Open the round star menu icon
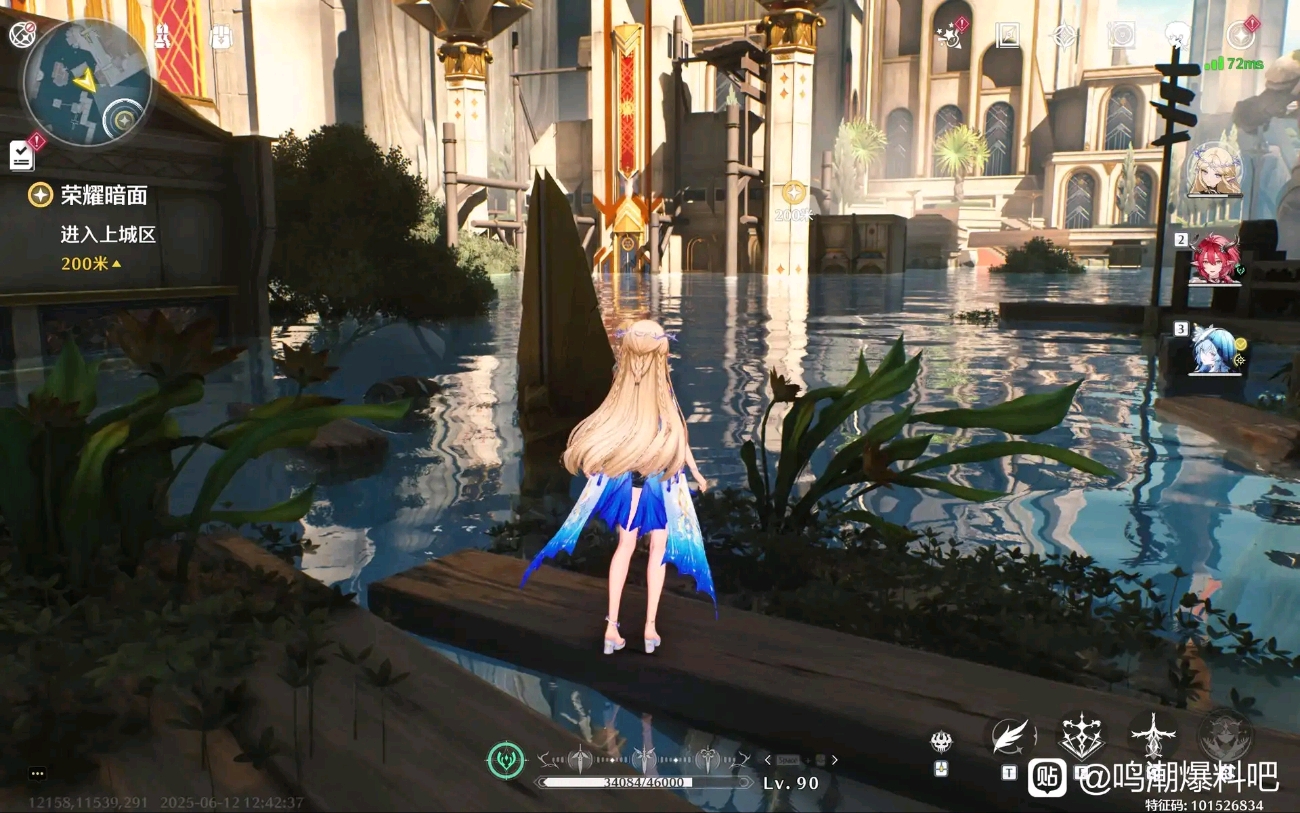The width and height of the screenshot is (1300, 813). tap(1240, 36)
